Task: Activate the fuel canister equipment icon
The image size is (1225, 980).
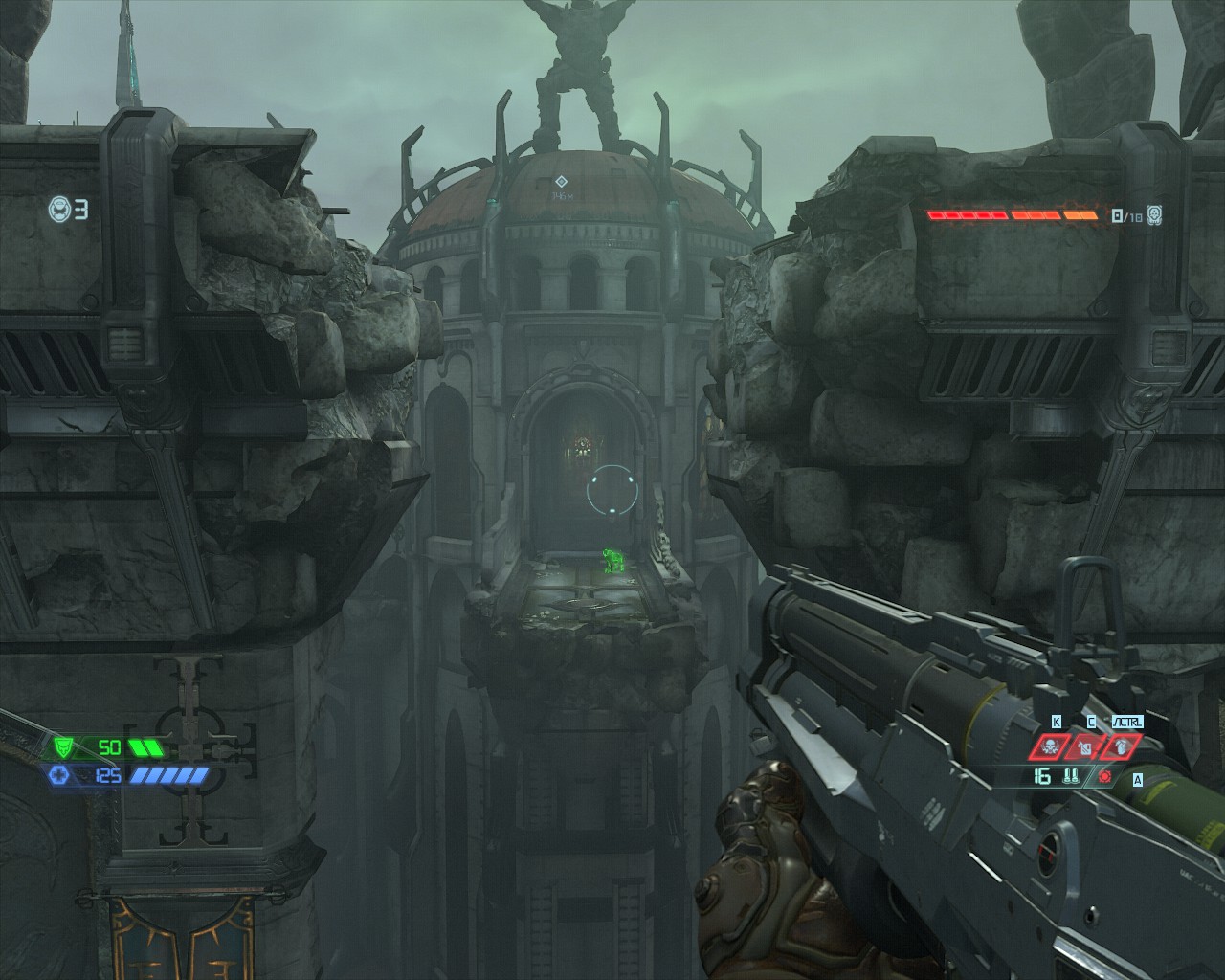Action: (1086, 746)
